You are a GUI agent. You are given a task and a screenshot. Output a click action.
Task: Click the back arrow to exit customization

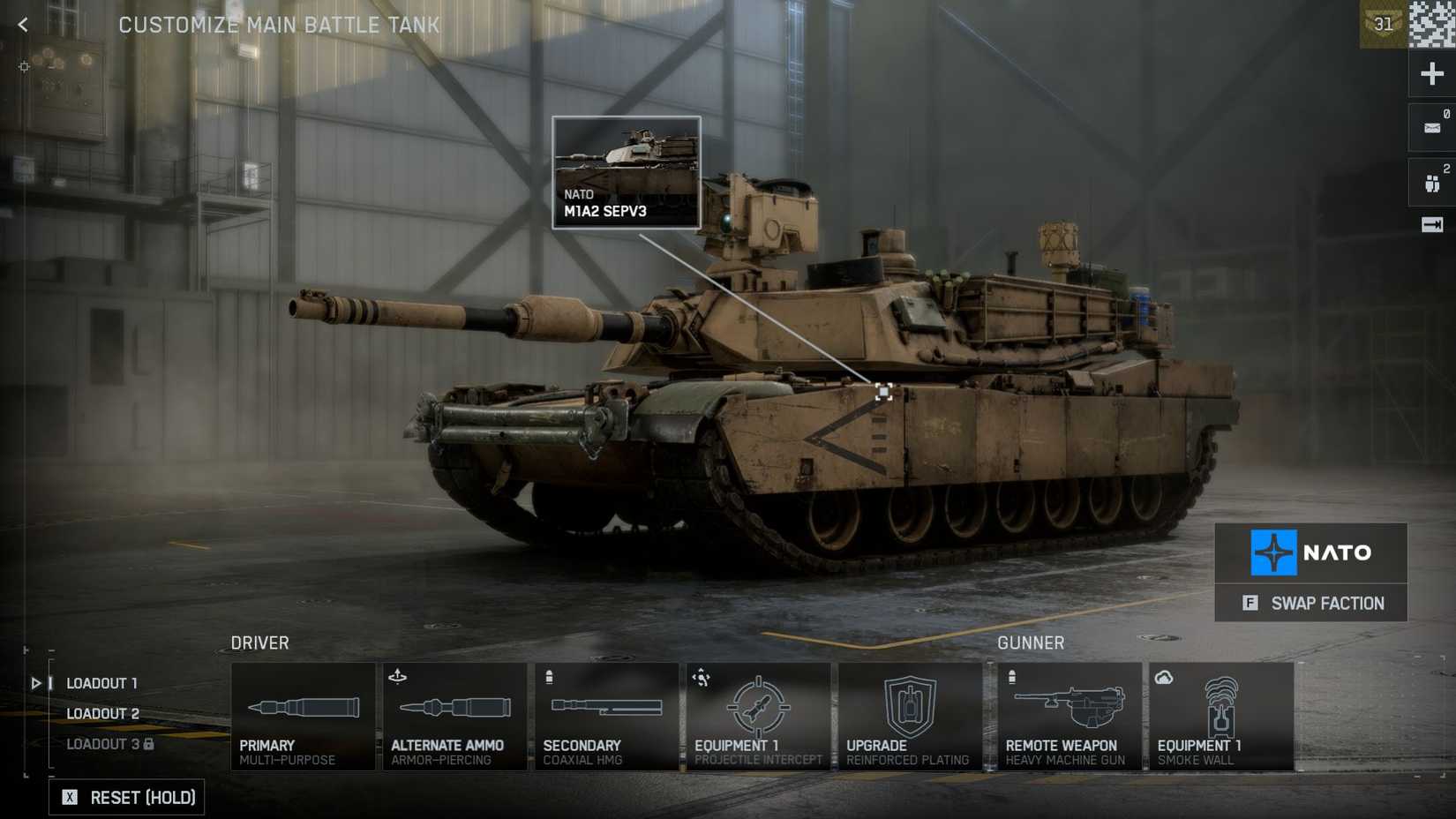(x=21, y=25)
